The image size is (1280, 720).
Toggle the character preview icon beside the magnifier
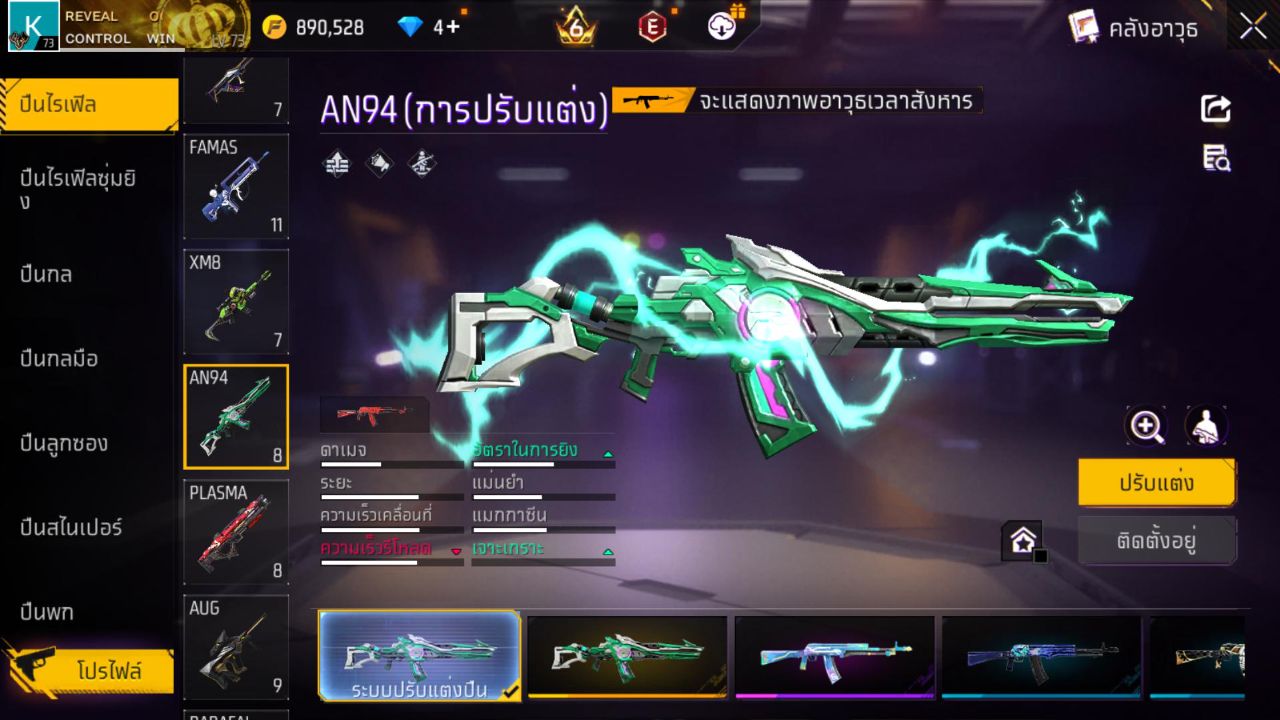coord(1205,425)
